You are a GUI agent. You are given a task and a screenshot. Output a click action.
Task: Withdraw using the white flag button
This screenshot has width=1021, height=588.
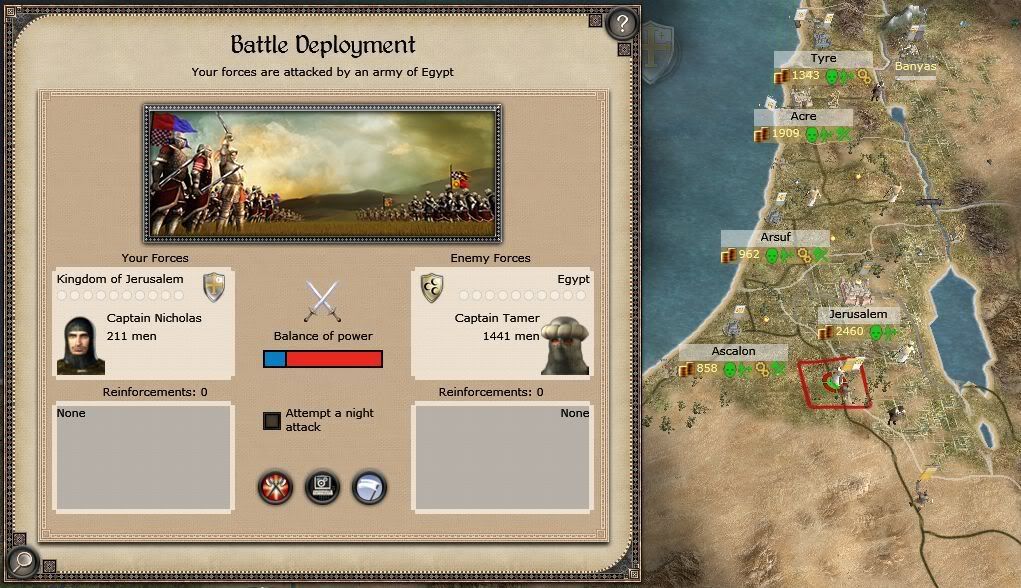[369, 487]
